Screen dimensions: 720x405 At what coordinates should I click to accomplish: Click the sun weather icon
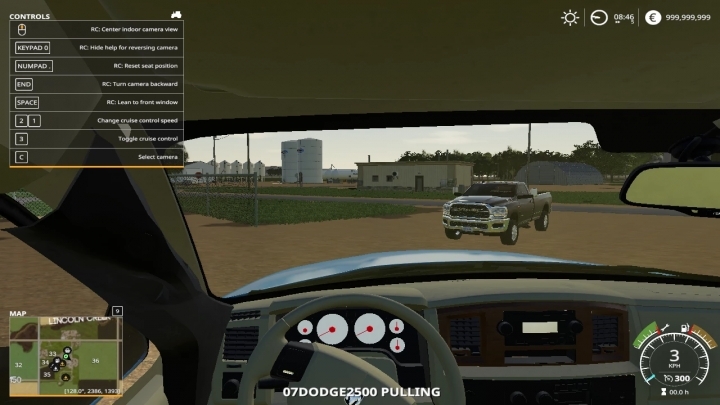pos(570,17)
